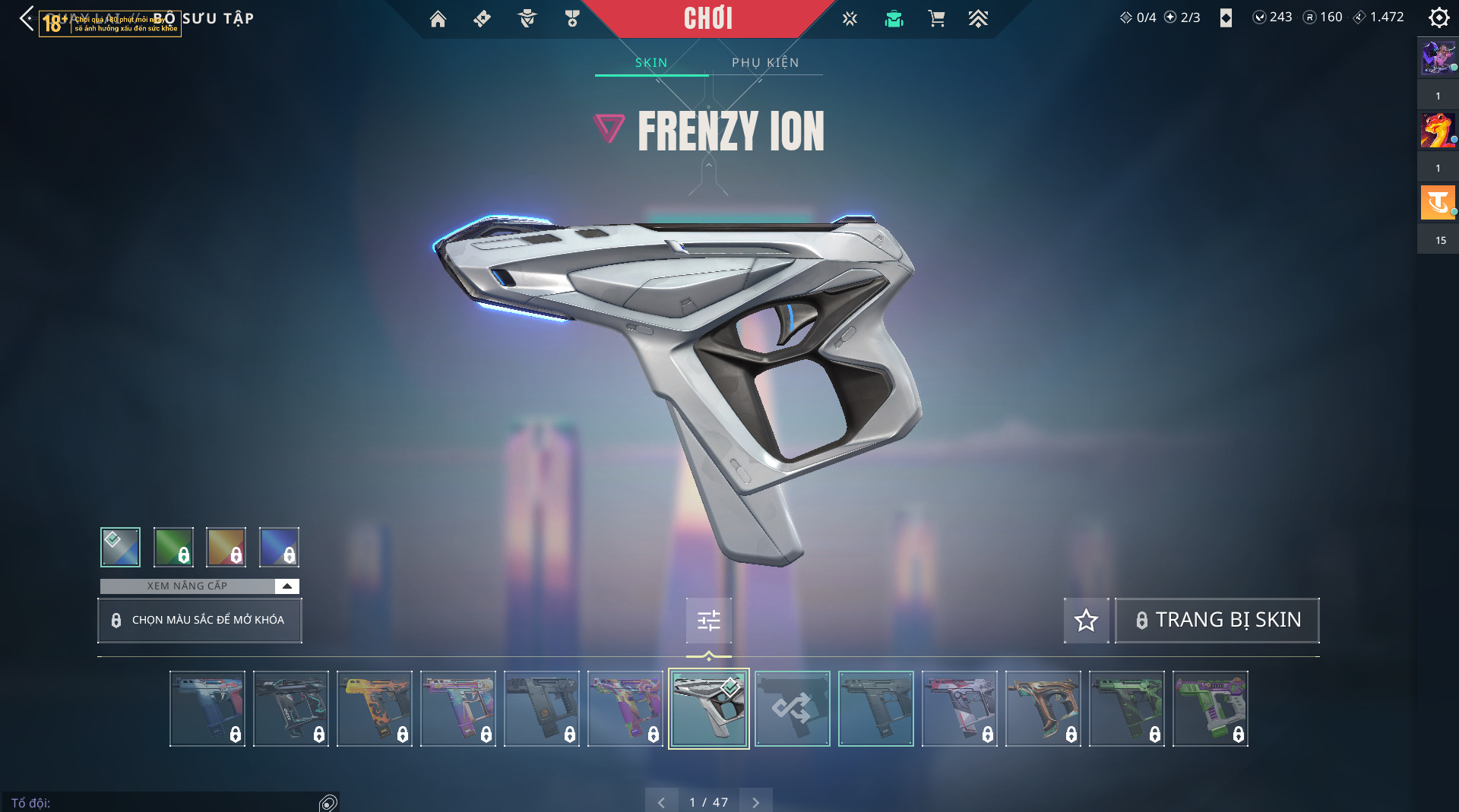Go back with the arrow button
1459x812 pixels.
27,18
